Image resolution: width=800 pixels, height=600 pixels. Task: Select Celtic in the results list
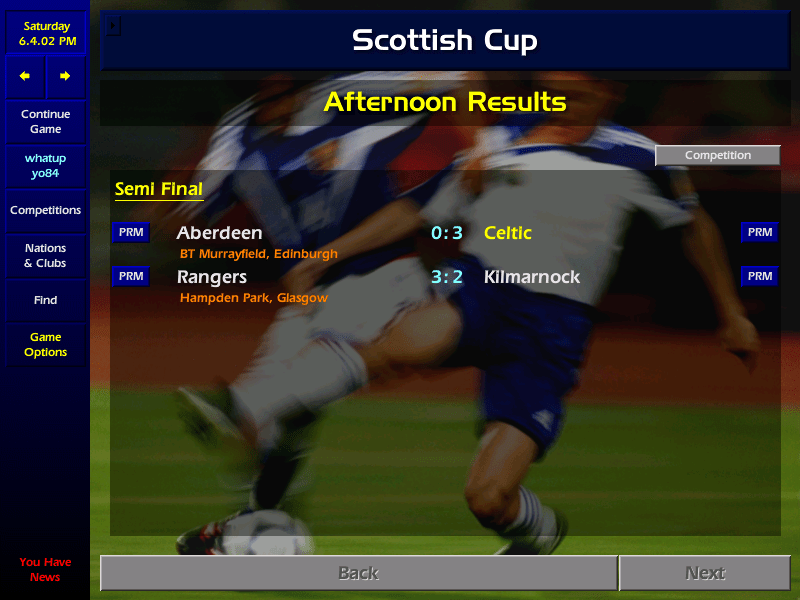pos(508,233)
